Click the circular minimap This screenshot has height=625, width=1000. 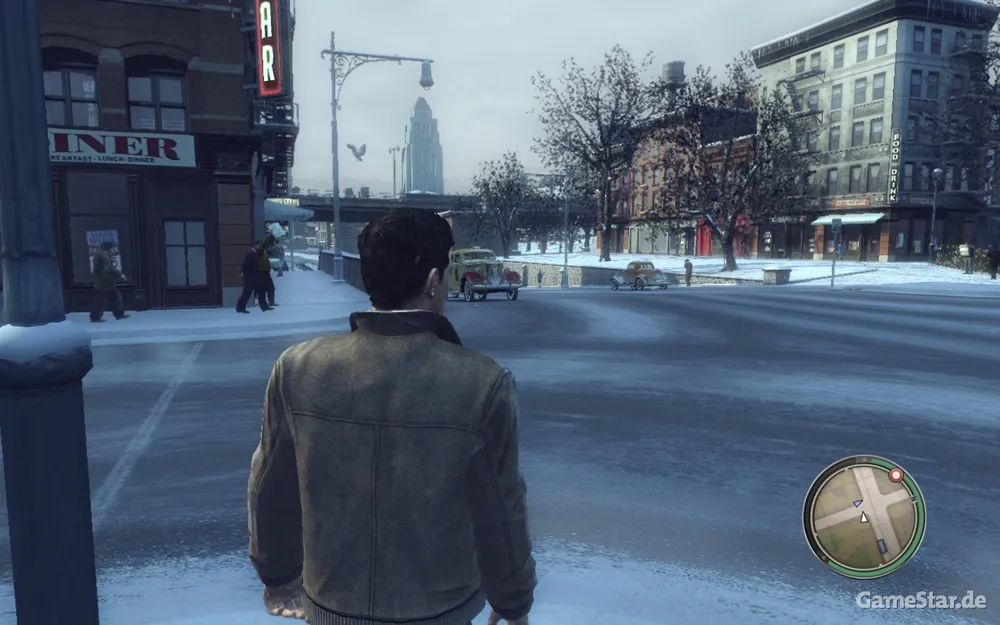click(864, 516)
